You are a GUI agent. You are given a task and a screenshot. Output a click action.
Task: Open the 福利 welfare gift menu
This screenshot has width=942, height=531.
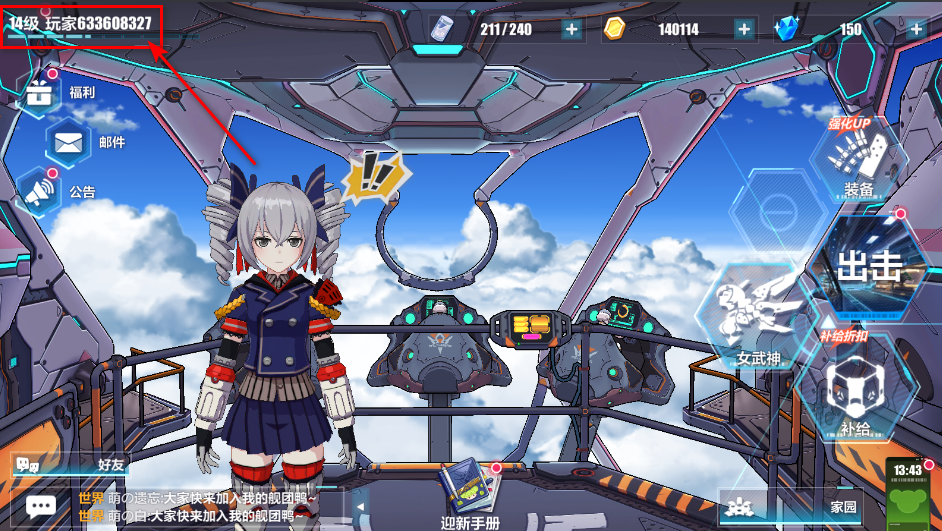tap(40, 92)
